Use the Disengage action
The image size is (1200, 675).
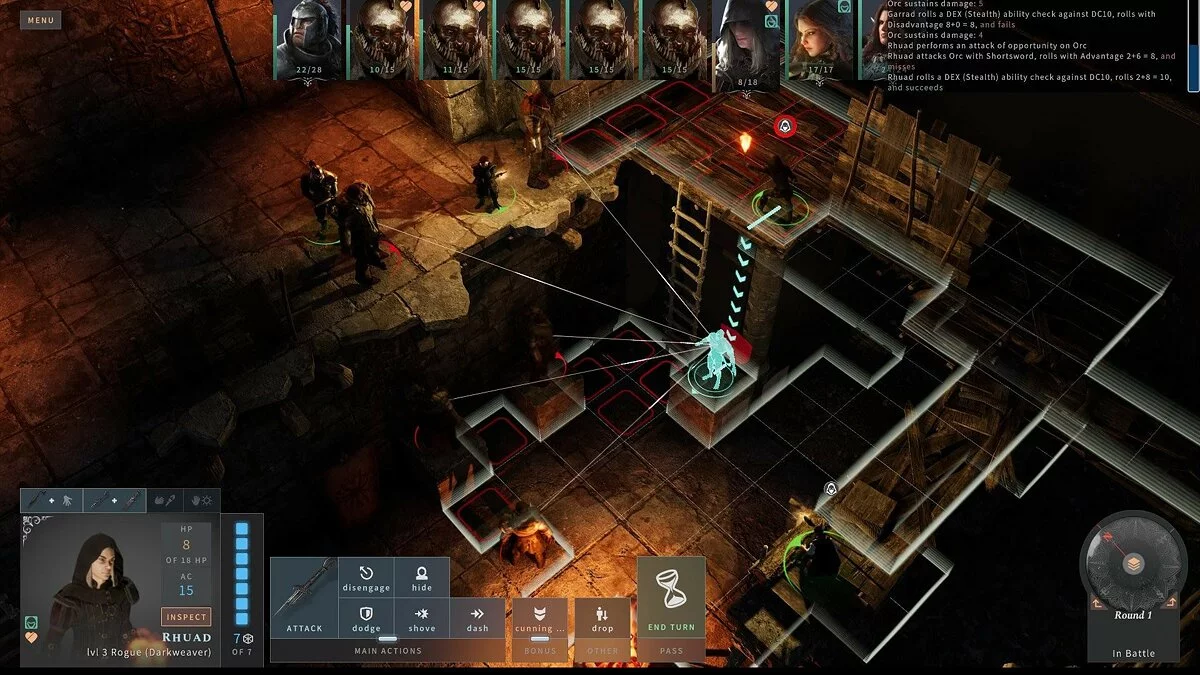(x=366, y=579)
